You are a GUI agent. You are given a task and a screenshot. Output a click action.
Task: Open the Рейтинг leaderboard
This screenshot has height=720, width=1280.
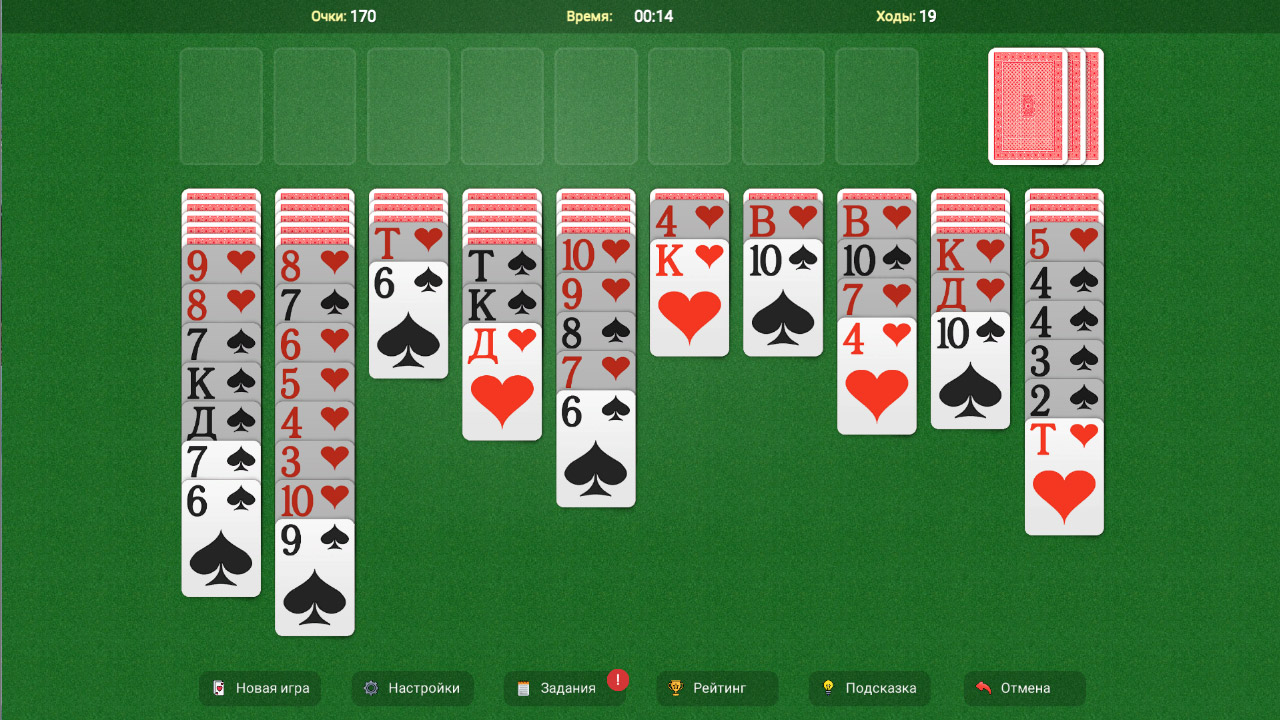tap(717, 688)
